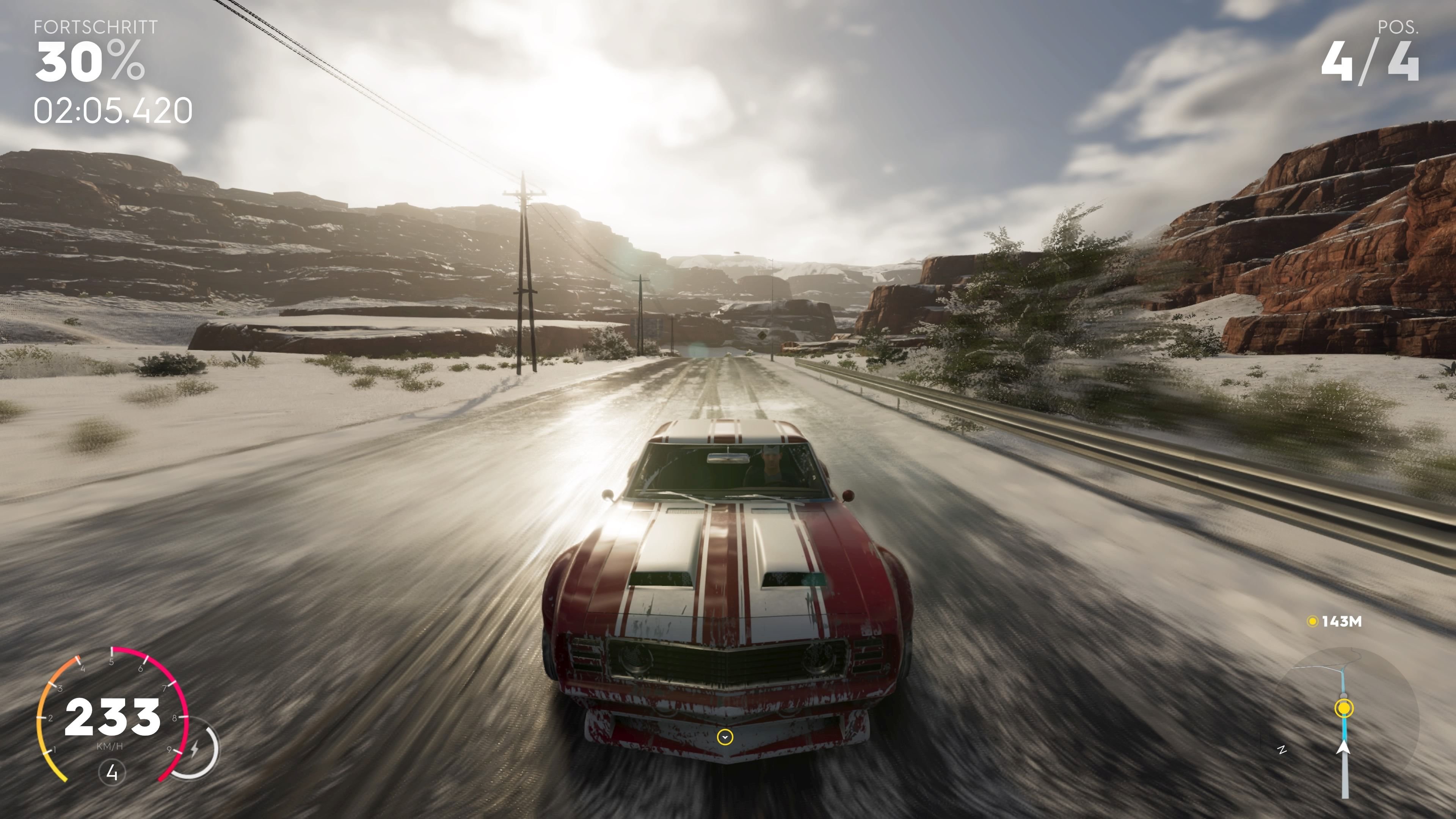Click the 143M distance readout
1456x819 pixels.
click(1342, 622)
